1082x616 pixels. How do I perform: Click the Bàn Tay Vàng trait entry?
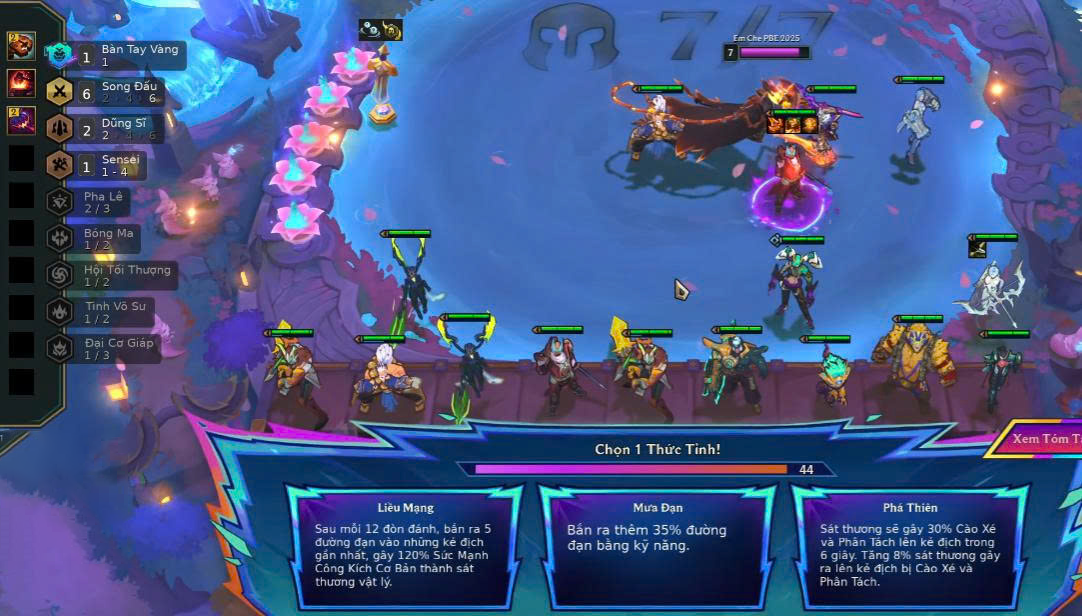[116, 55]
